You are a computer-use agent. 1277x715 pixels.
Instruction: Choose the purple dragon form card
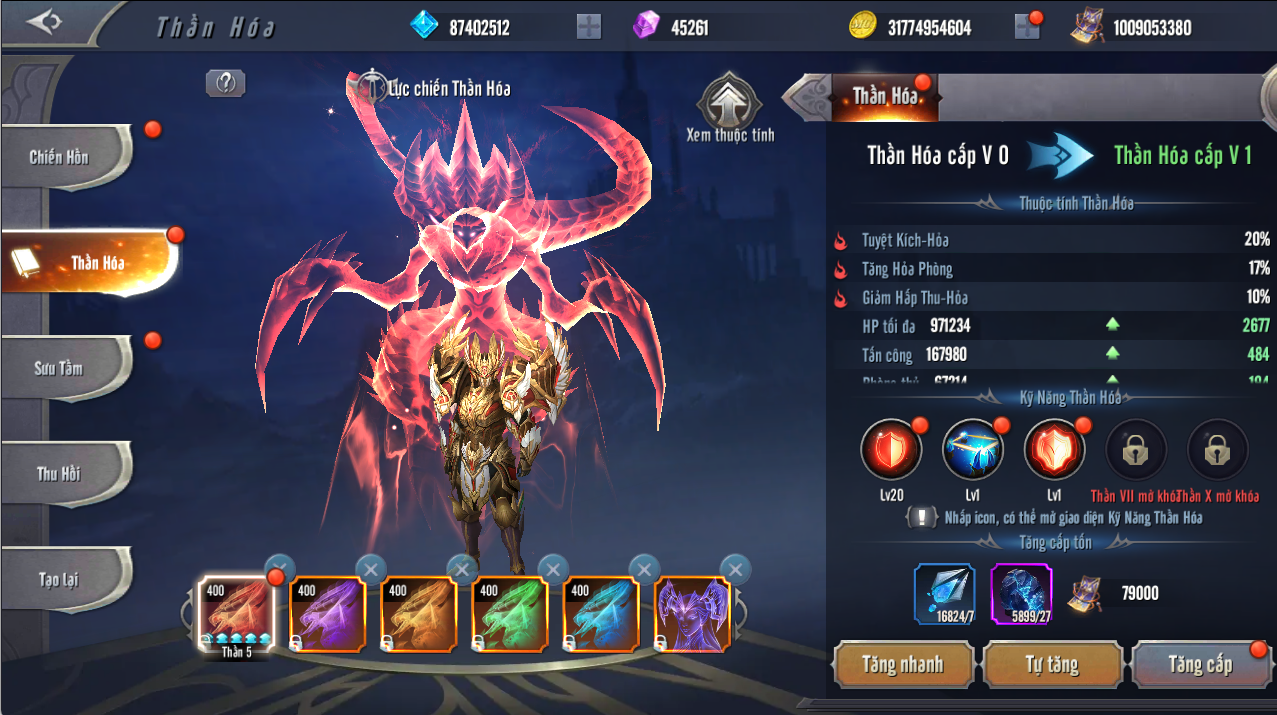tap(327, 614)
